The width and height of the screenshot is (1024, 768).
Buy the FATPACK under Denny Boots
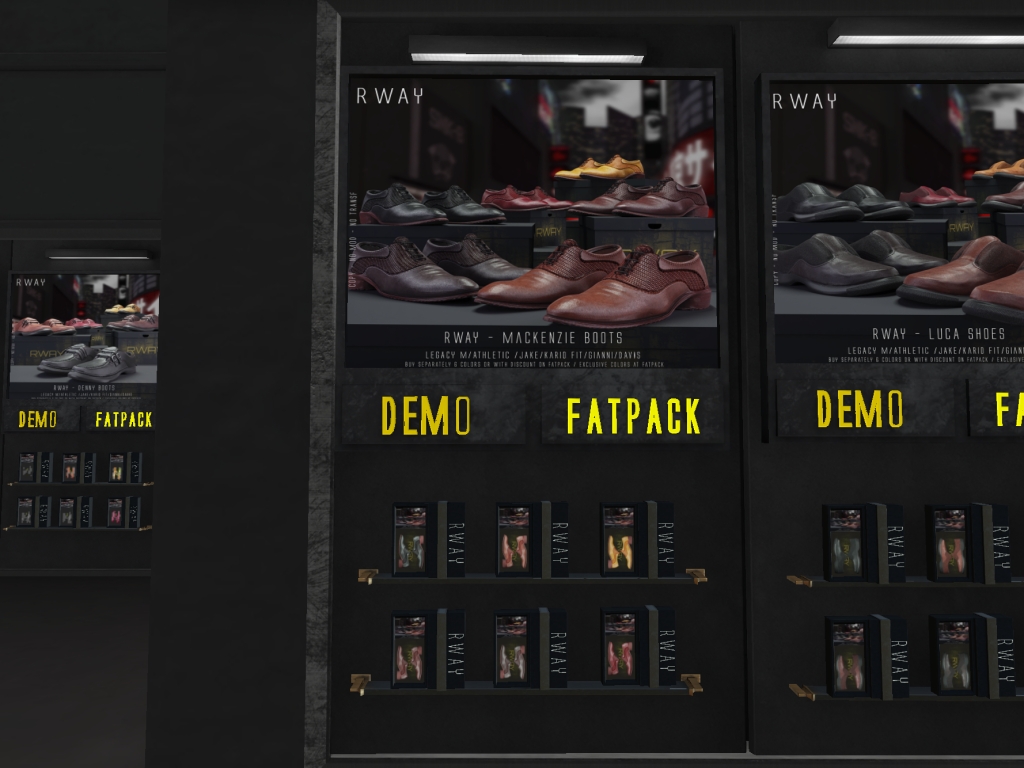click(x=123, y=419)
